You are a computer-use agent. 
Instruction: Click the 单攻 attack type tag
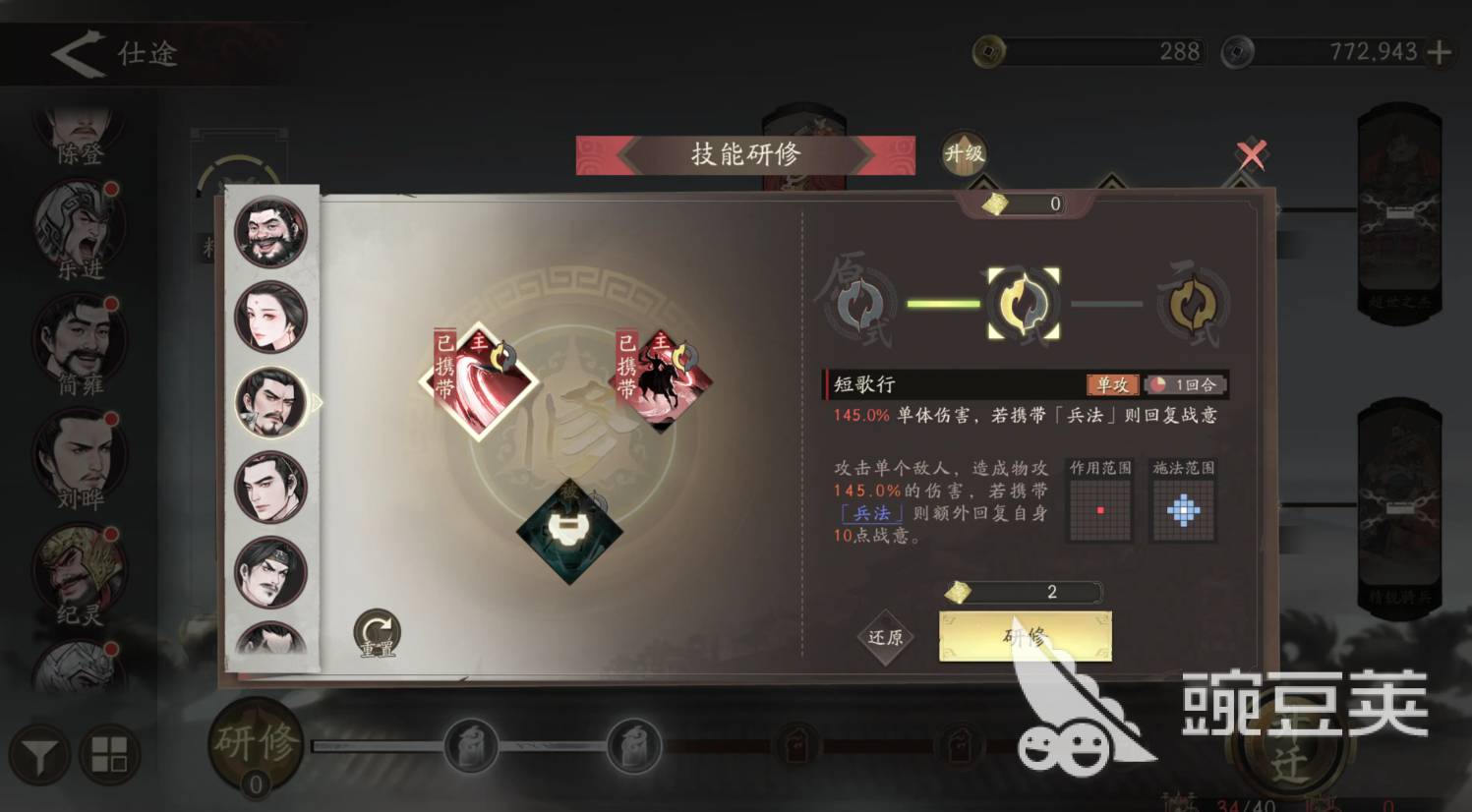(x=1113, y=385)
